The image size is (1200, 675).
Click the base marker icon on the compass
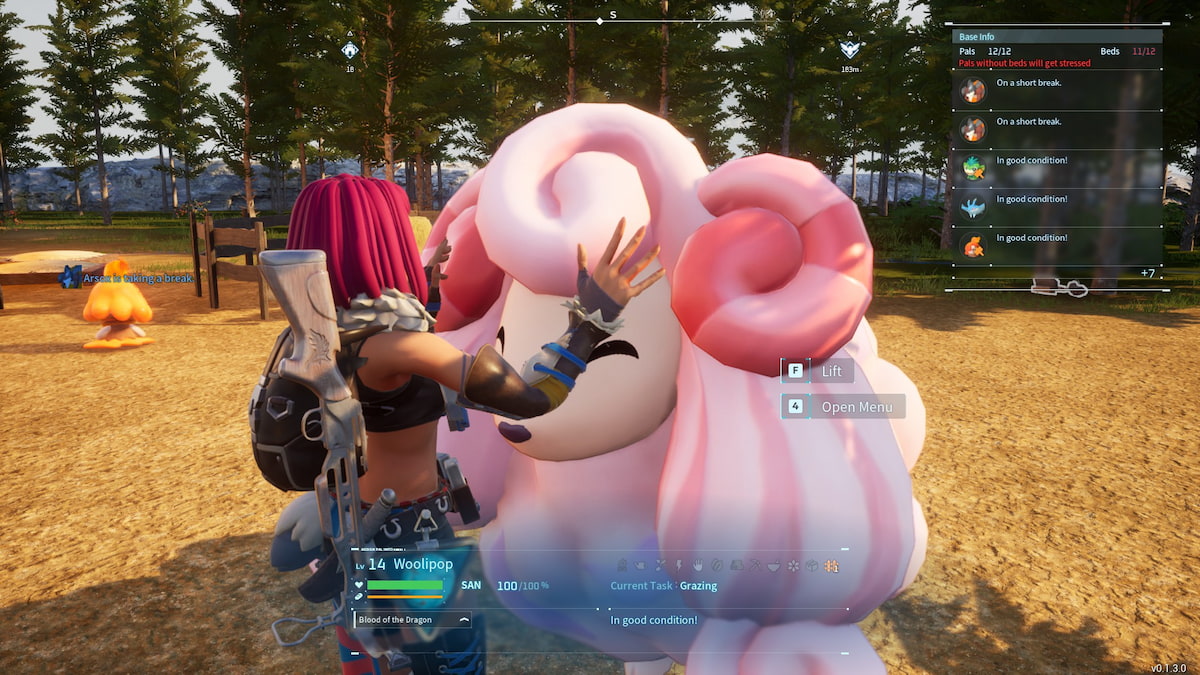click(350, 50)
